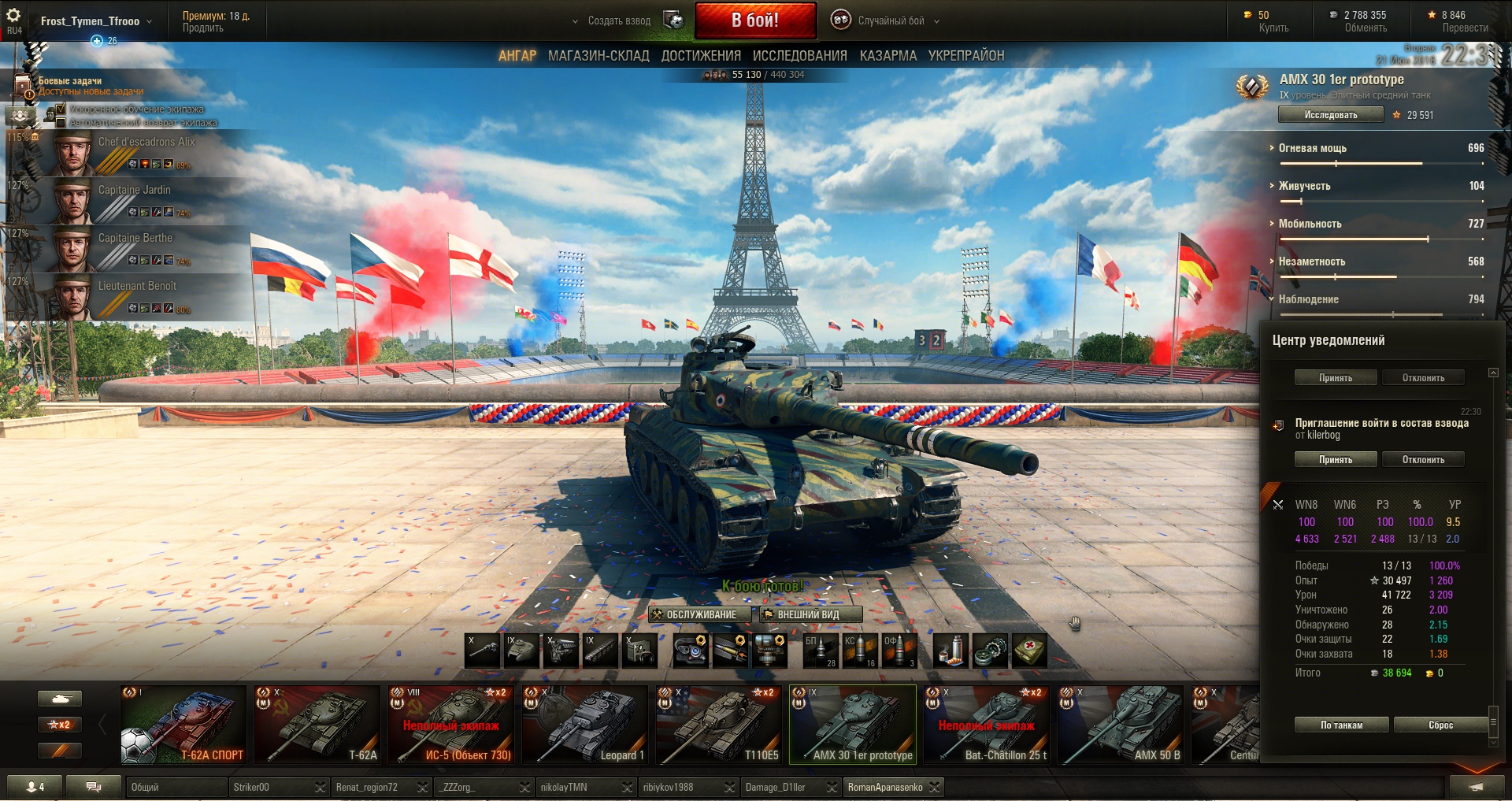This screenshot has width=1512, height=801.
Task: Select the Leopard 1 tank in carousel
Action: coord(584,725)
